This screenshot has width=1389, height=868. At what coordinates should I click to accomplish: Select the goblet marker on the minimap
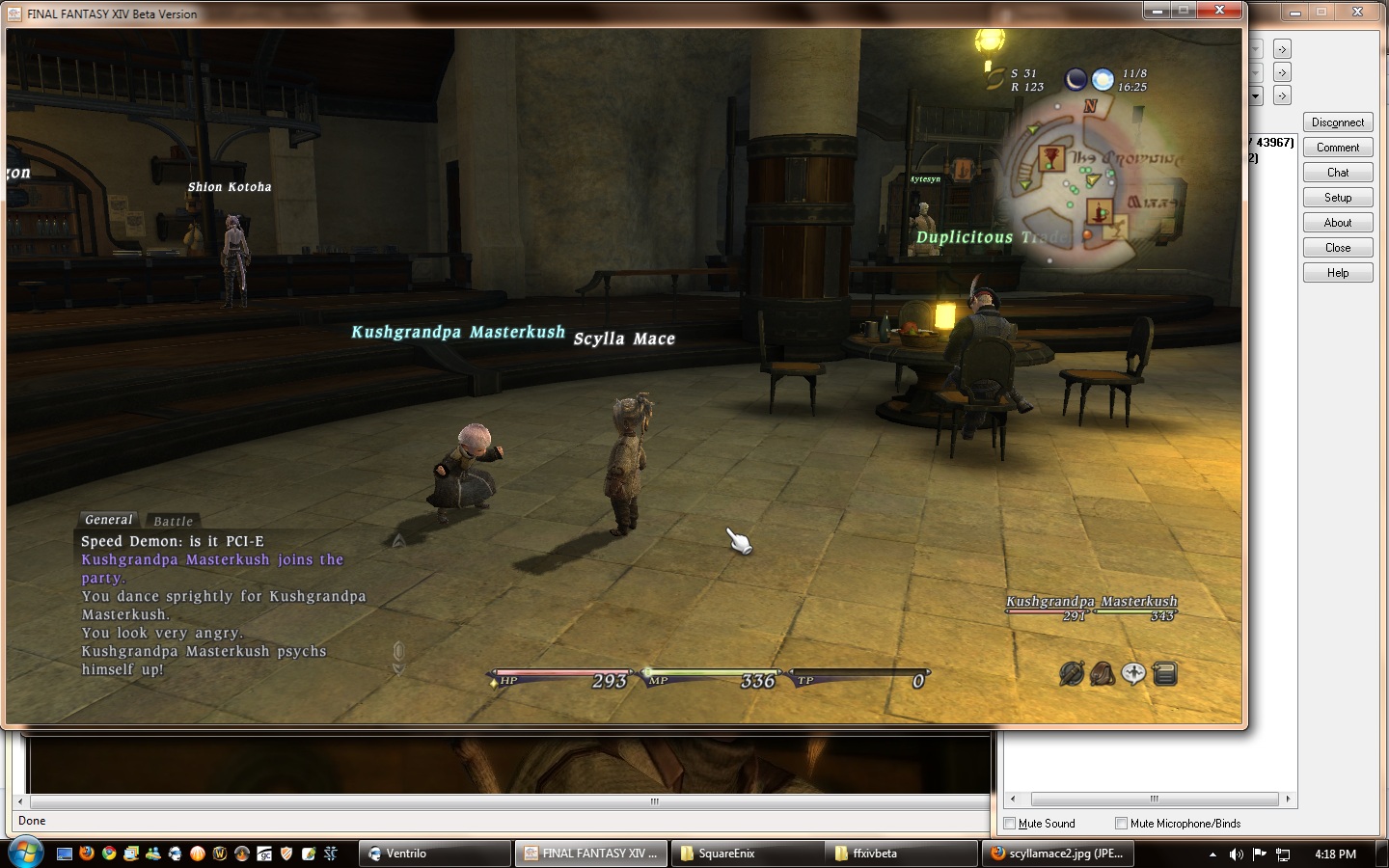tap(1050, 157)
